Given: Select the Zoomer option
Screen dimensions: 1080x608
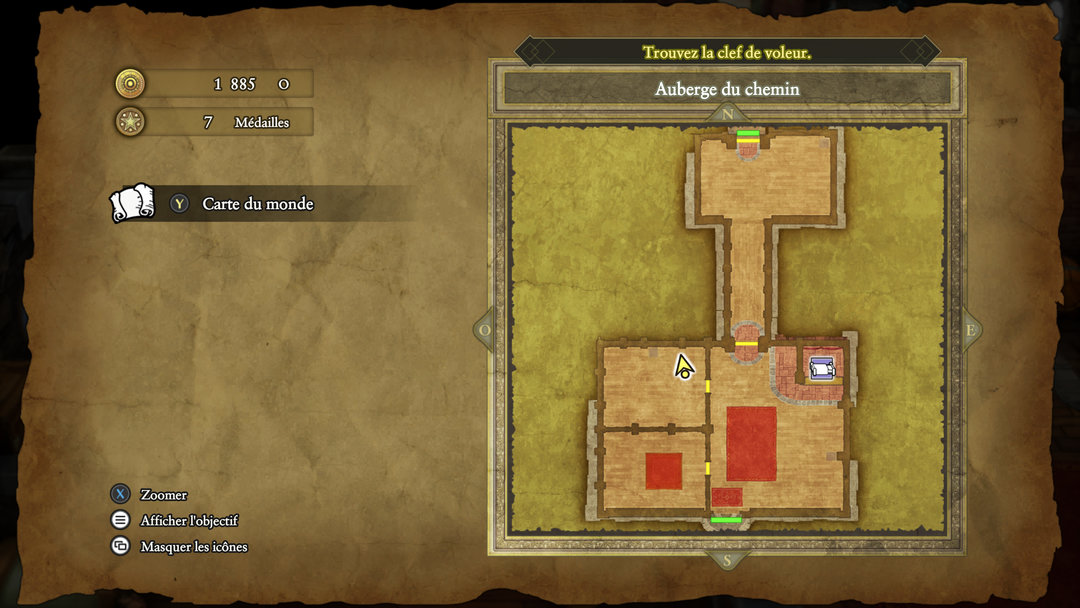Looking at the screenshot, I should pos(163,495).
